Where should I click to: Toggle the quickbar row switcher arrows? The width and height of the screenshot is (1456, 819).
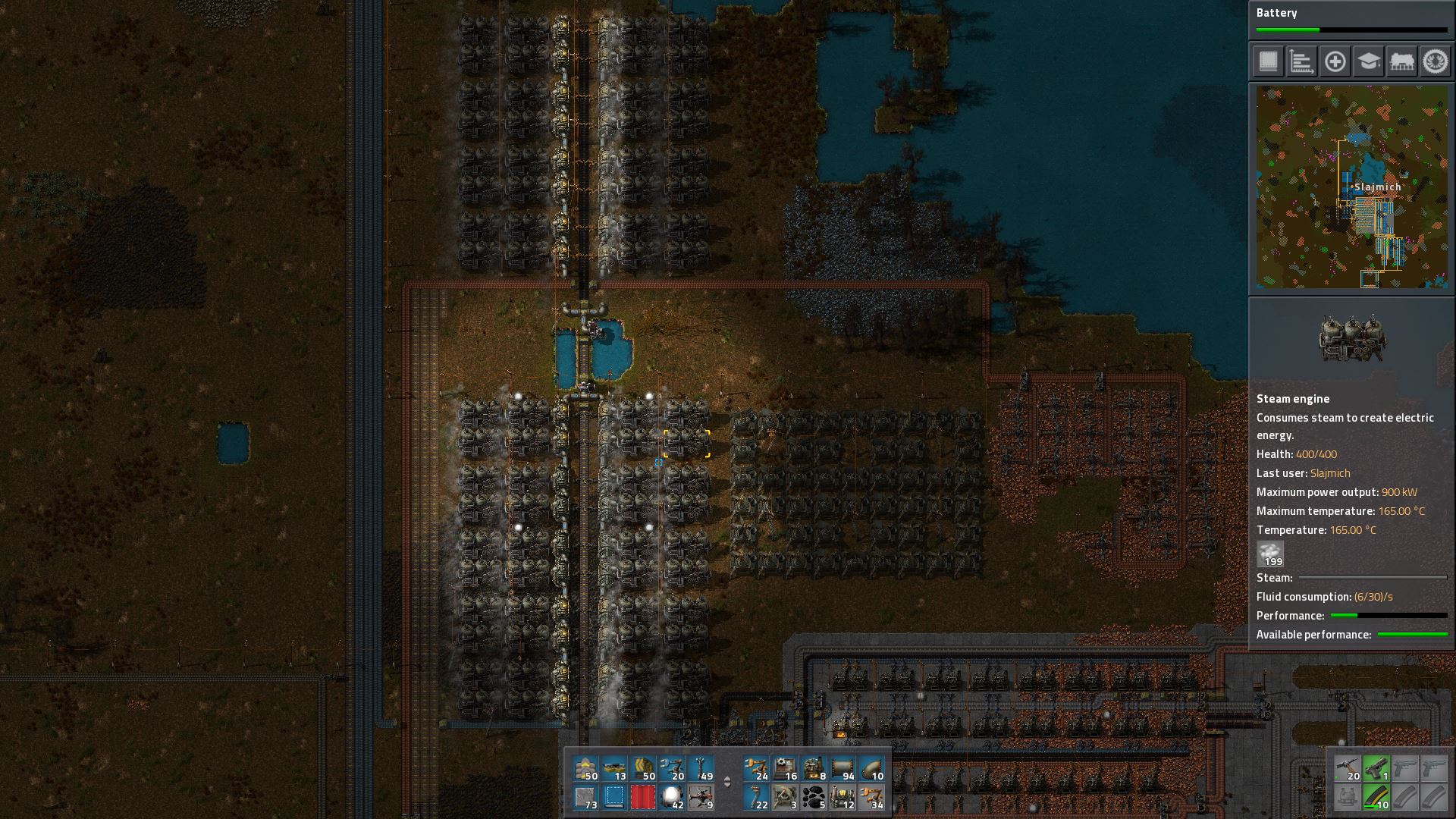727,782
